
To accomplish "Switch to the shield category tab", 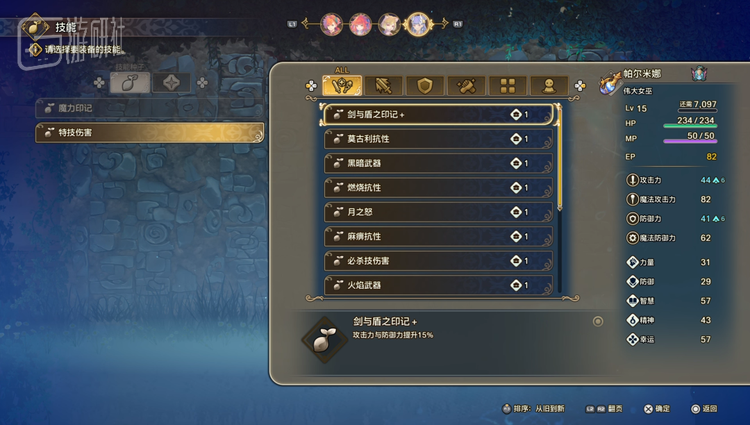I will coord(425,86).
